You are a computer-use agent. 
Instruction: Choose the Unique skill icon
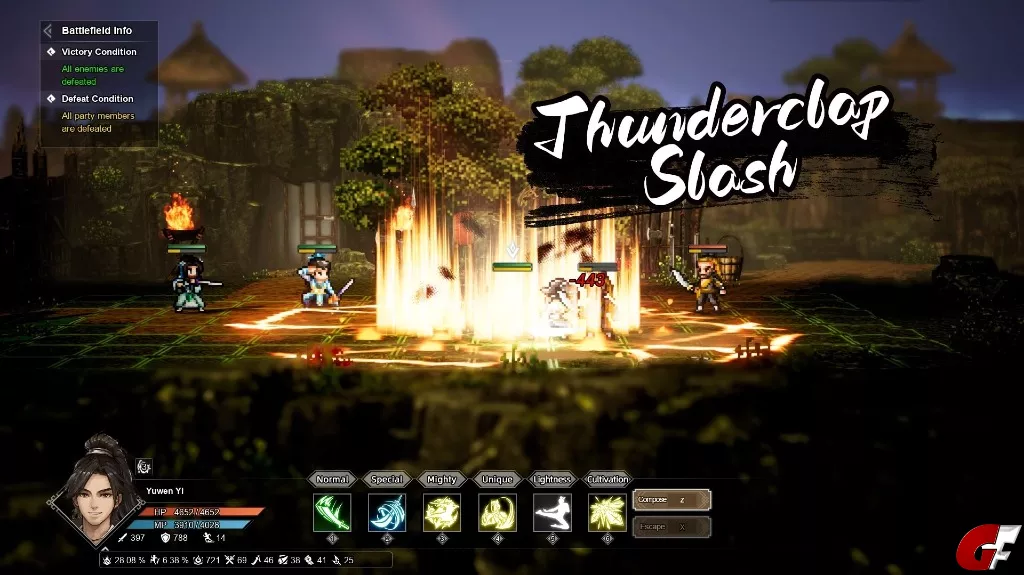(x=497, y=512)
